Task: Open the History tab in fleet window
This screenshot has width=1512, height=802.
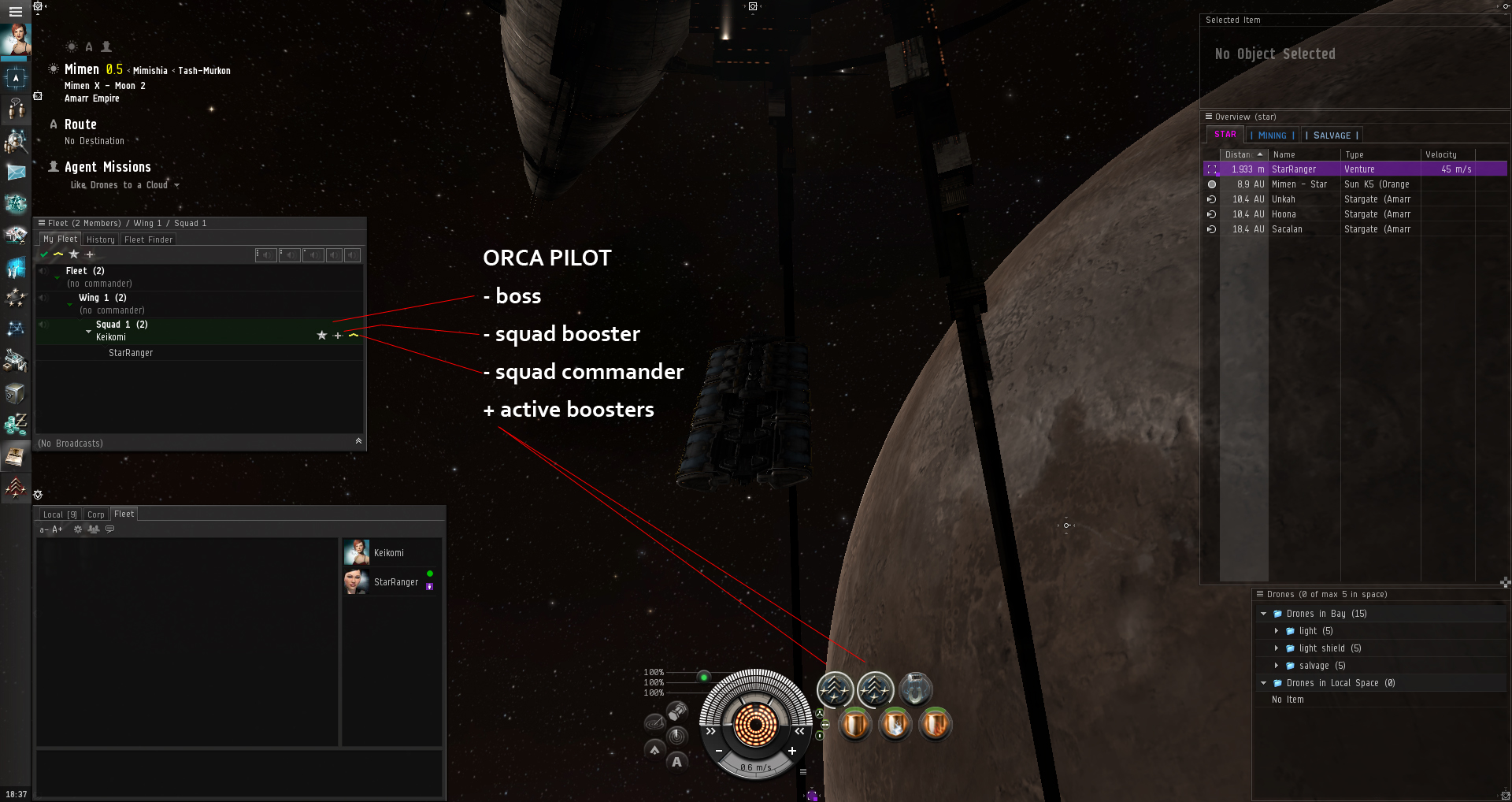Action: (x=101, y=239)
